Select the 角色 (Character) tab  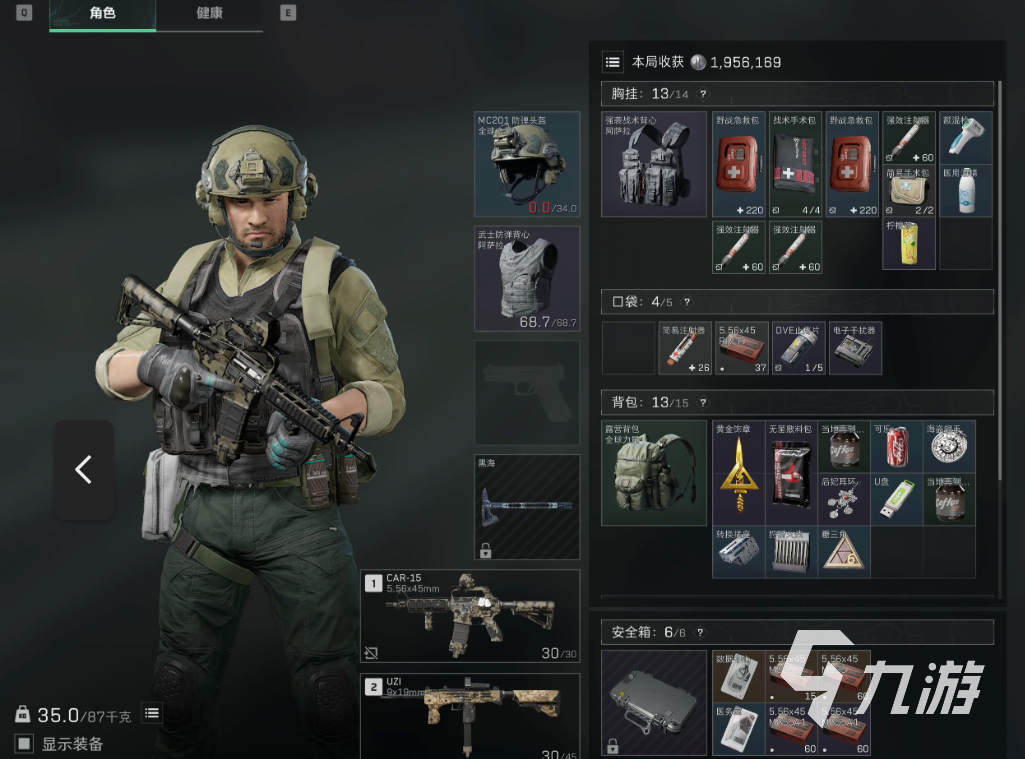tap(102, 14)
